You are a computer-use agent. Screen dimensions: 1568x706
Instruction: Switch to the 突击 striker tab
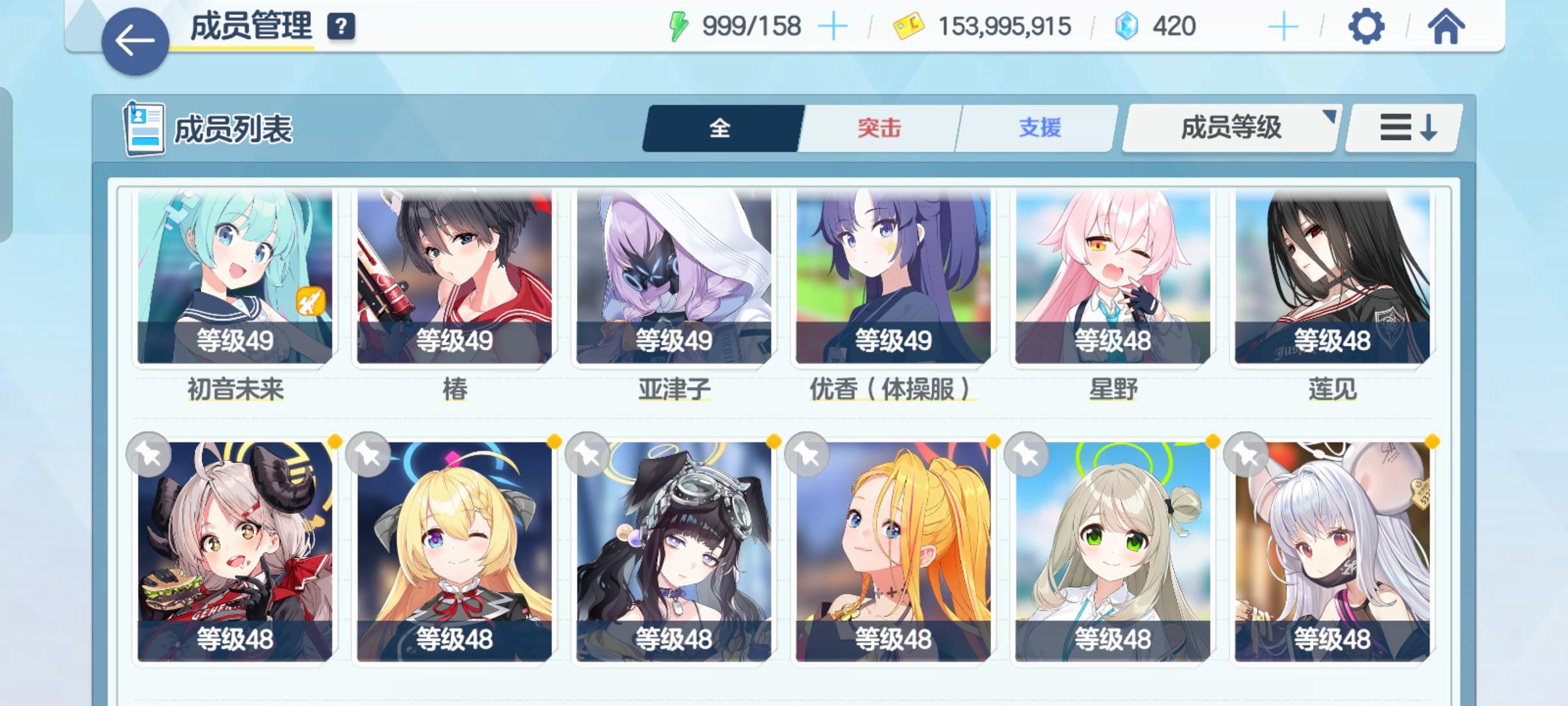pyautogui.click(x=879, y=129)
